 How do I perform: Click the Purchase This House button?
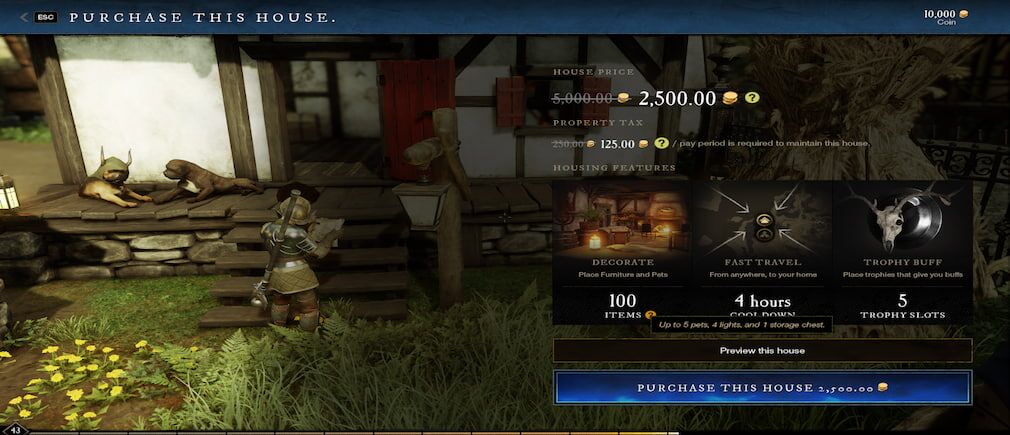[x=762, y=387]
